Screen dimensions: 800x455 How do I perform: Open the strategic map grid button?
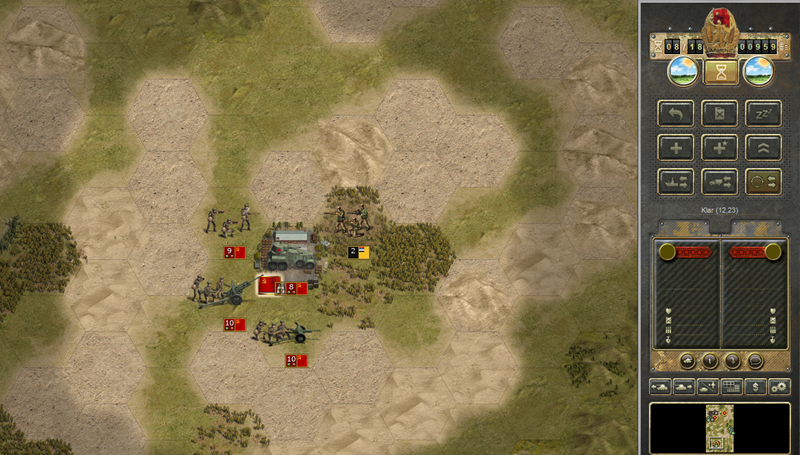click(731, 386)
